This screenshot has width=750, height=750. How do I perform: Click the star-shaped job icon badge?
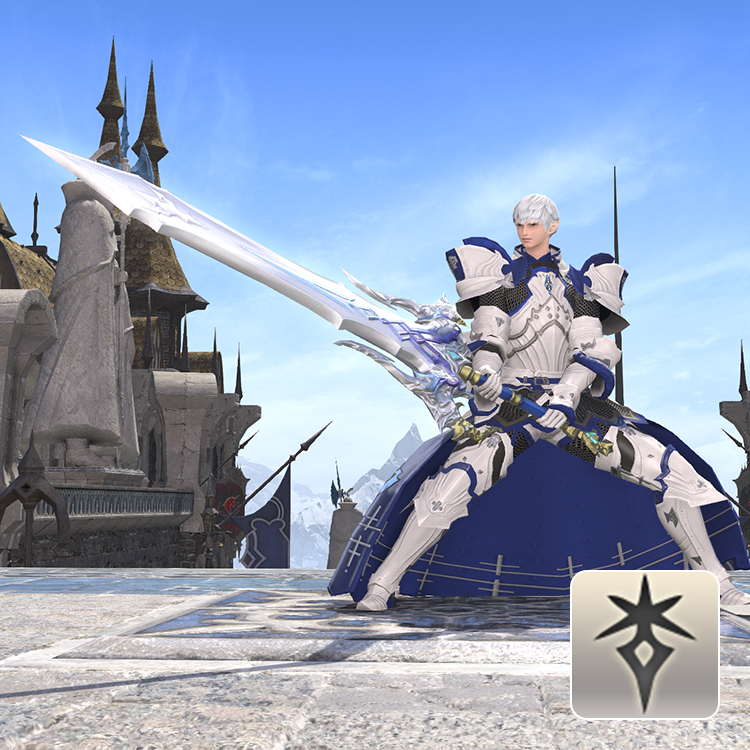[645, 644]
